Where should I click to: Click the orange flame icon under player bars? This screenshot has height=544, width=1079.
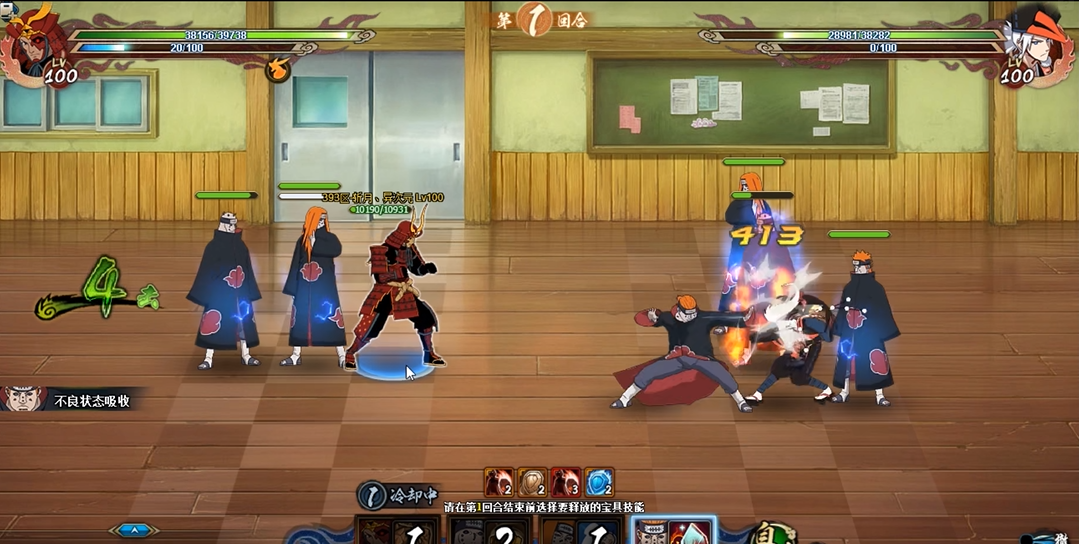point(278,70)
